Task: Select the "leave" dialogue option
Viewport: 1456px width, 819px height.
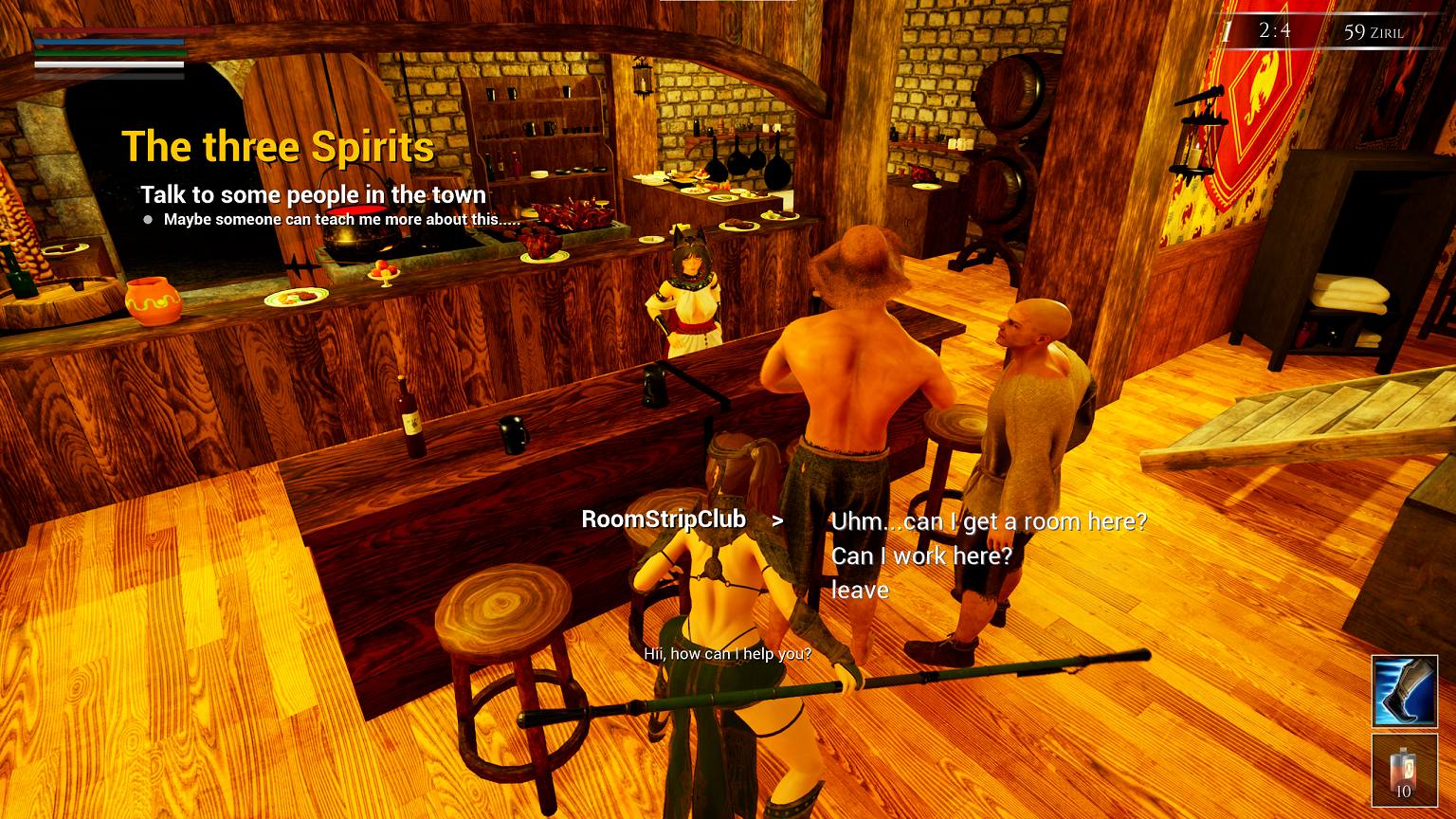Action: click(860, 591)
